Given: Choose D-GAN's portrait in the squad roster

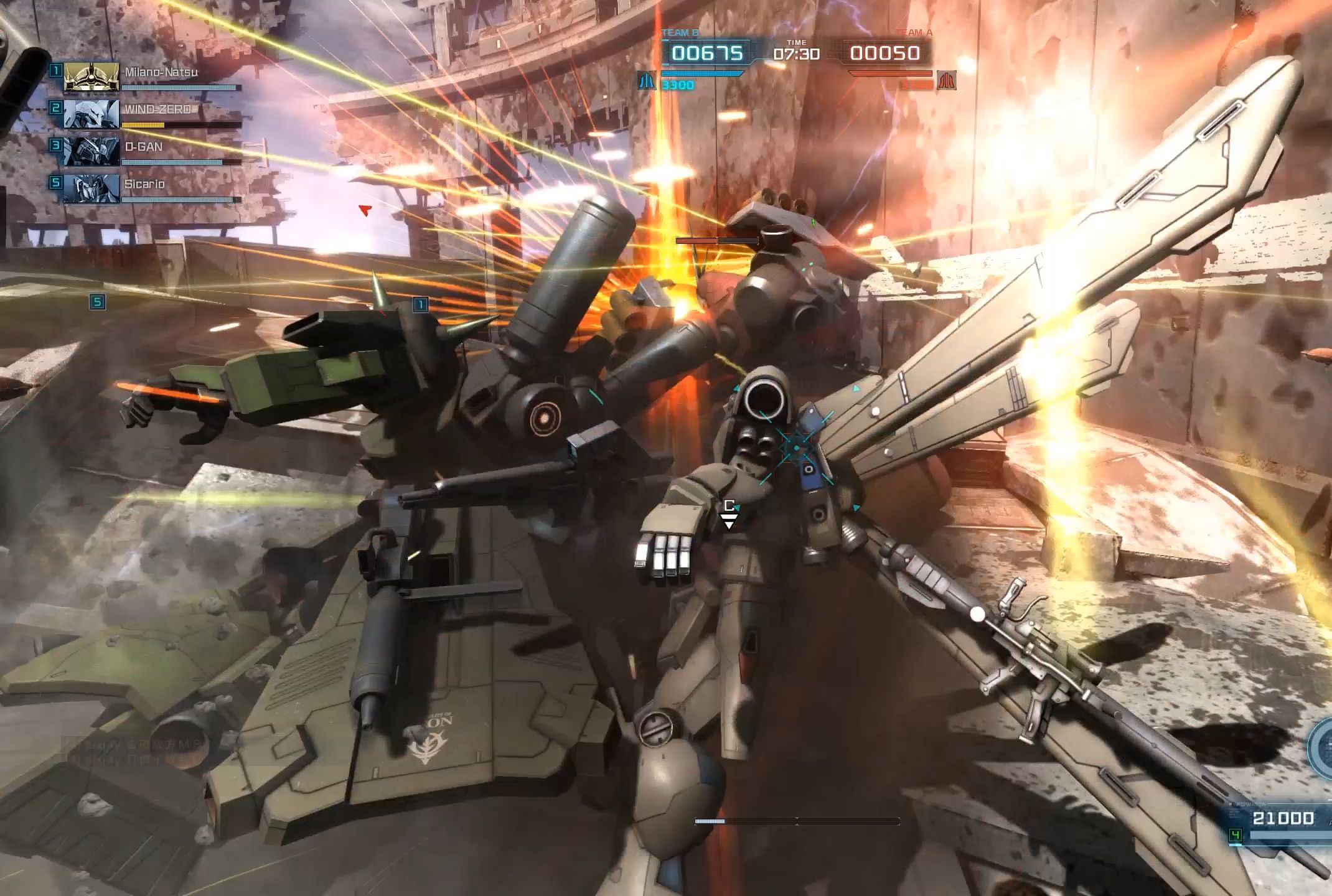Looking at the screenshot, I should click(91, 152).
